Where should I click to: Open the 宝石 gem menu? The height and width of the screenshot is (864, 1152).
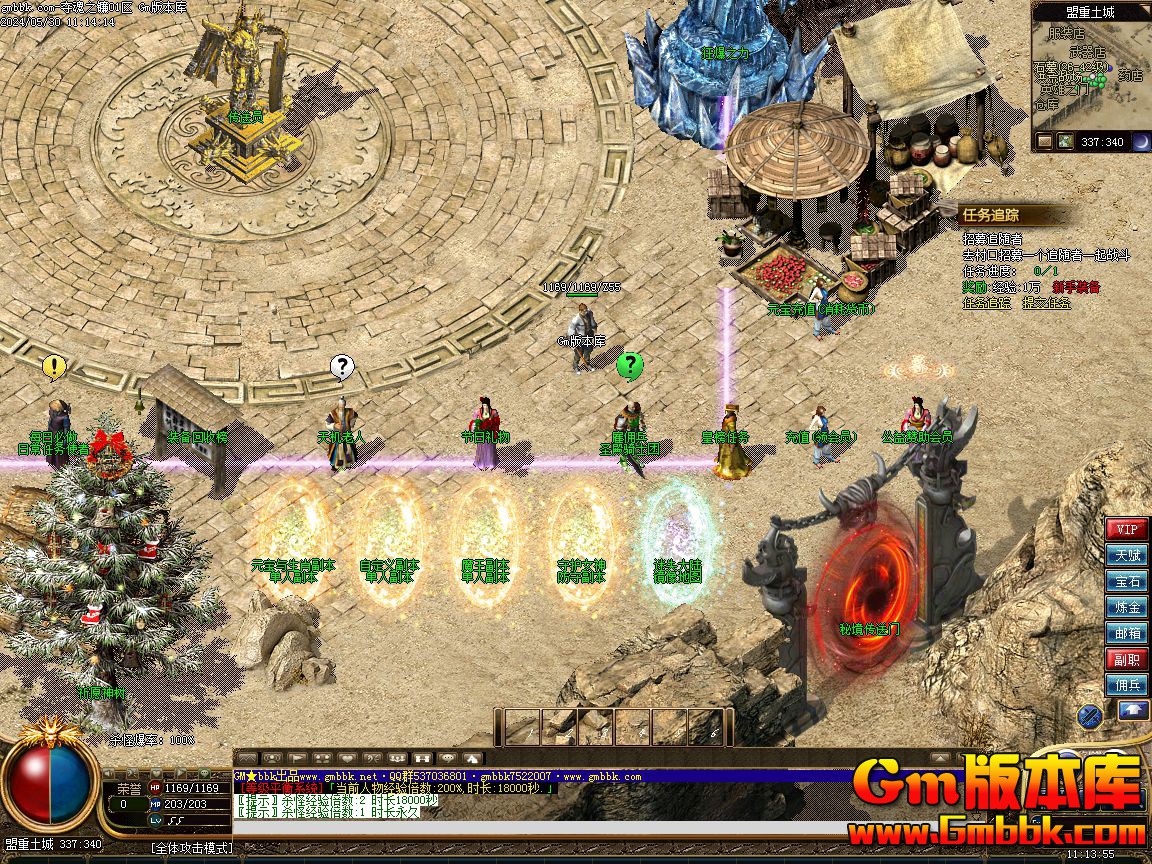(1127, 581)
